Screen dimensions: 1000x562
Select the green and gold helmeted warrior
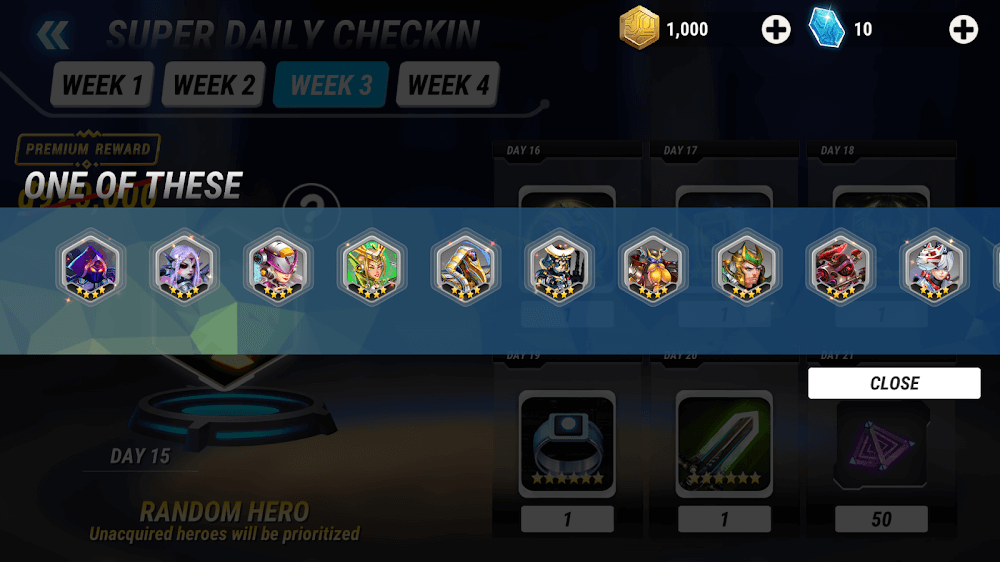(x=746, y=267)
